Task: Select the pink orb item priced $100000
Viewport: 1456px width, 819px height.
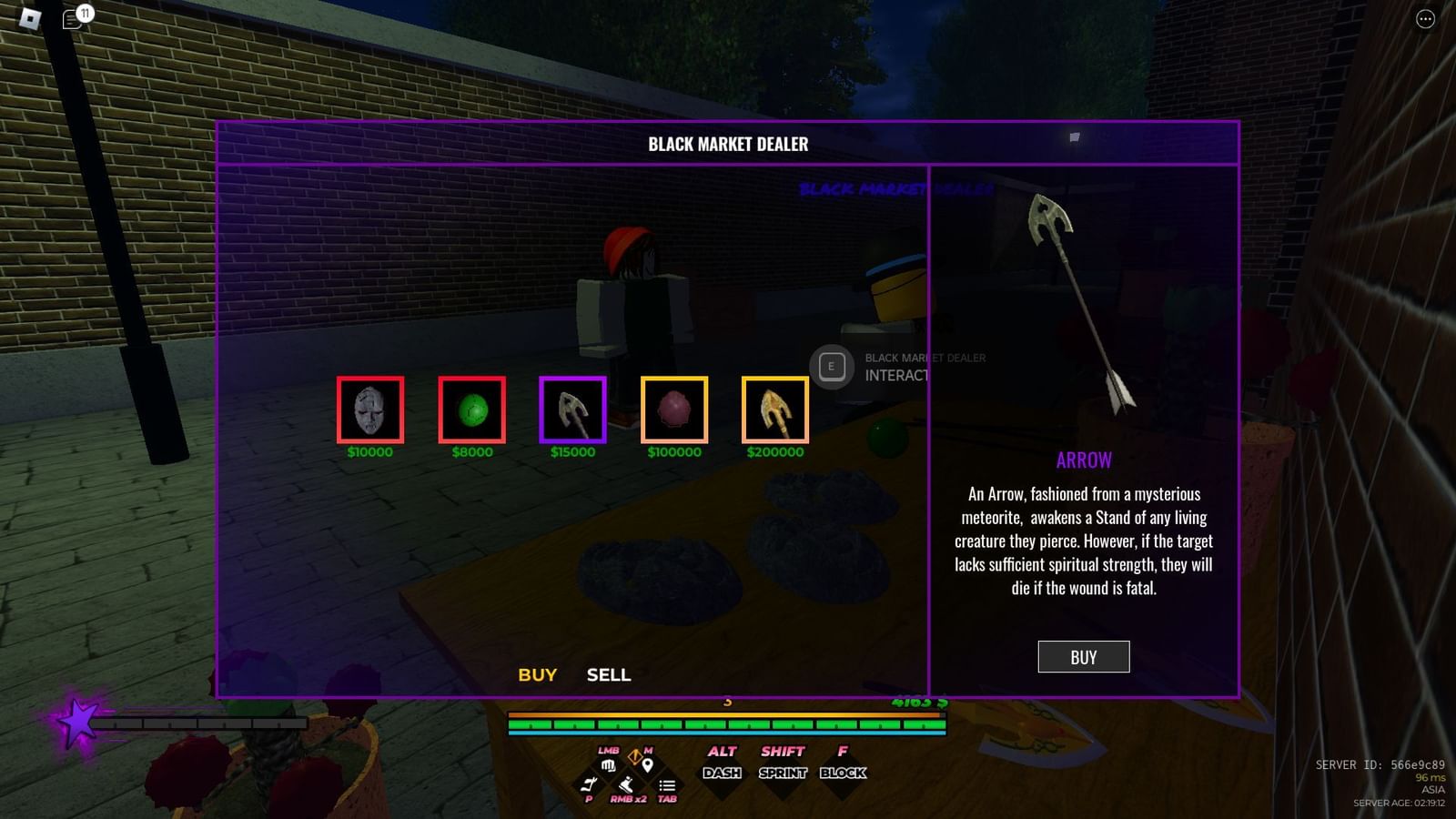Action: 673,409
